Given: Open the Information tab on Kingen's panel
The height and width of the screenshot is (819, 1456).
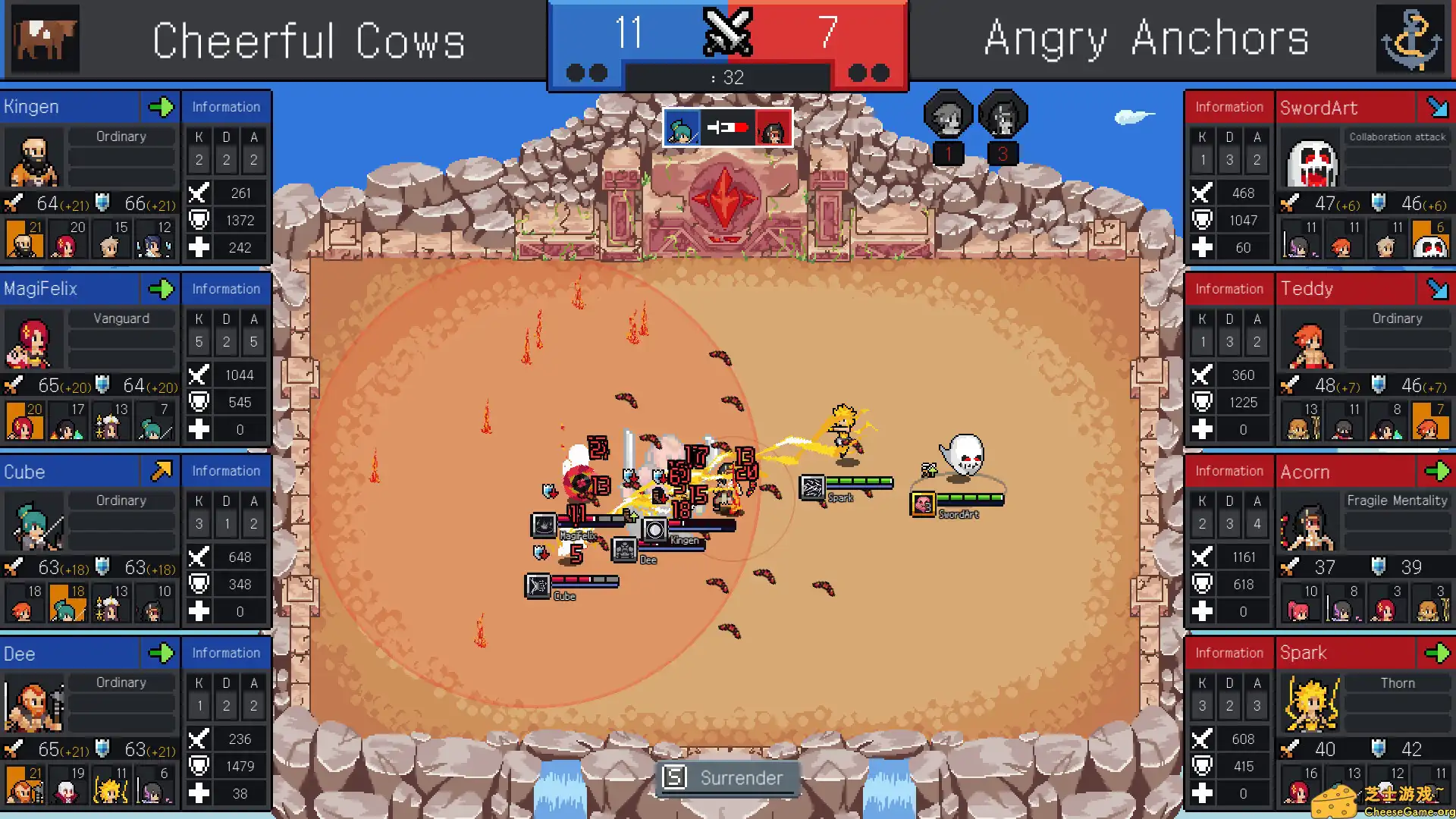Looking at the screenshot, I should tap(225, 107).
